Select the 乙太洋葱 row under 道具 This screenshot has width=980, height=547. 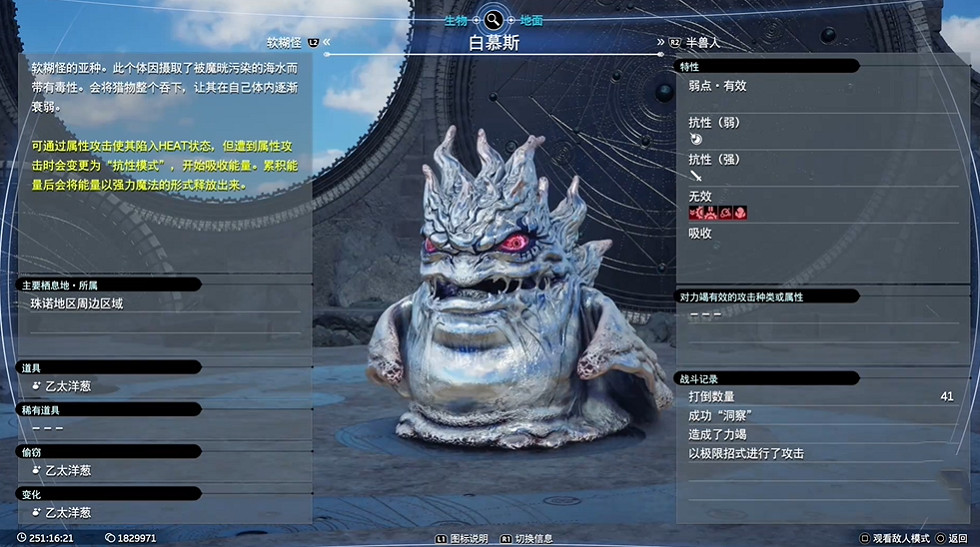[68, 385]
